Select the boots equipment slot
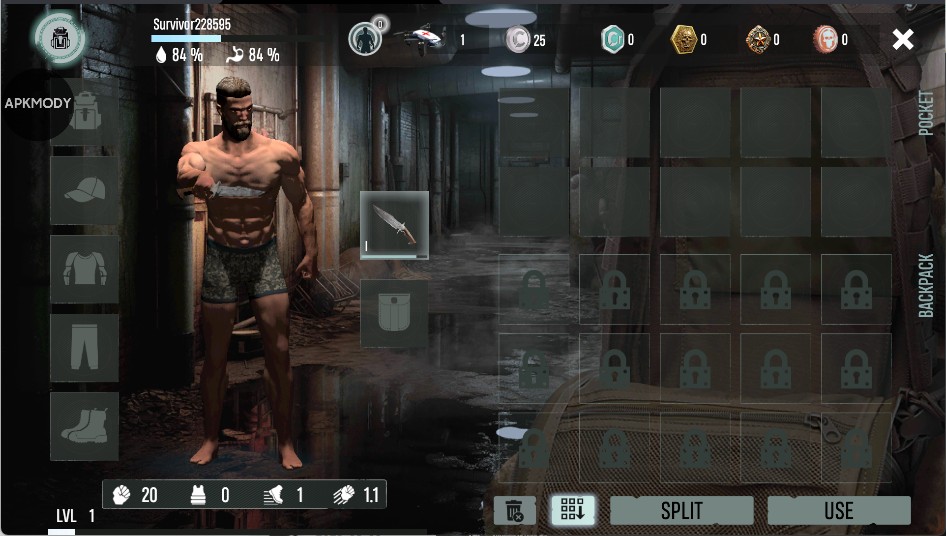The image size is (946, 536). (85, 425)
